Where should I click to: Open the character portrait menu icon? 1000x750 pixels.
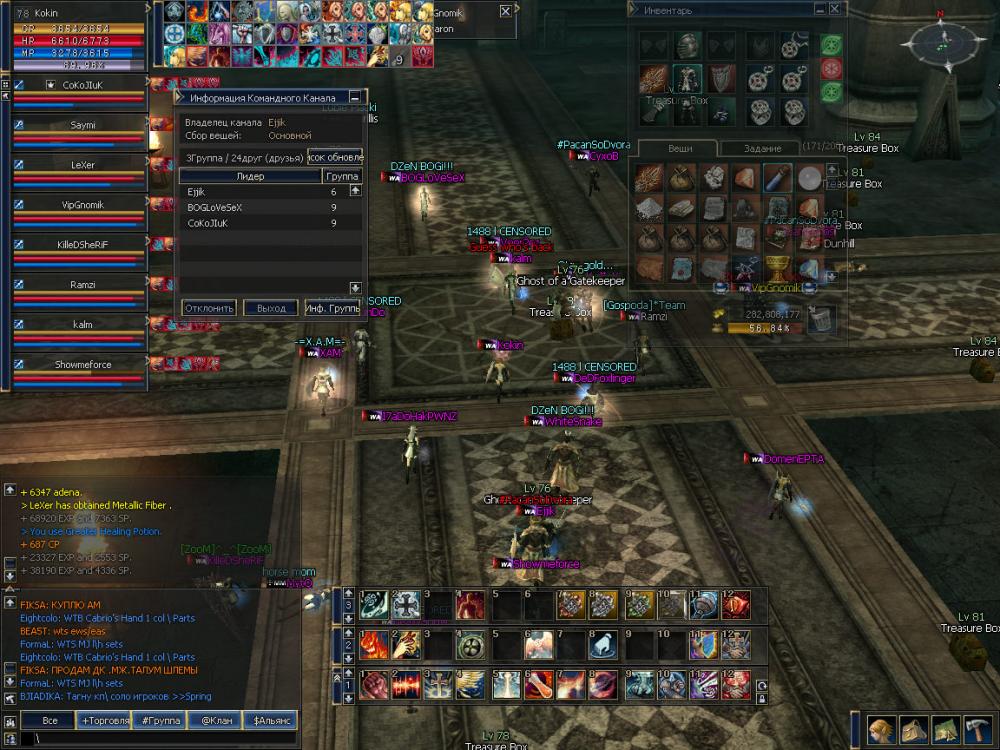tap(880, 729)
